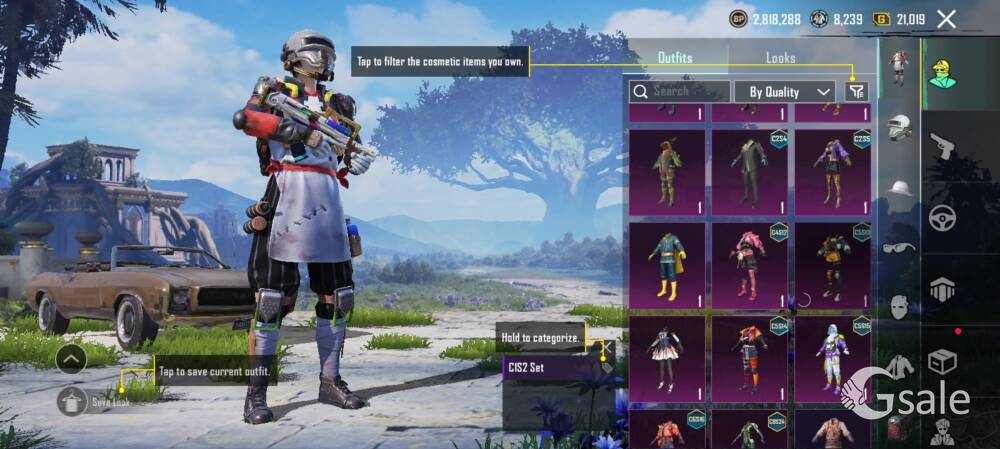Select the pink-haired outfit
1000x449 pixels.
pyautogui.click(x=749, y=264)
